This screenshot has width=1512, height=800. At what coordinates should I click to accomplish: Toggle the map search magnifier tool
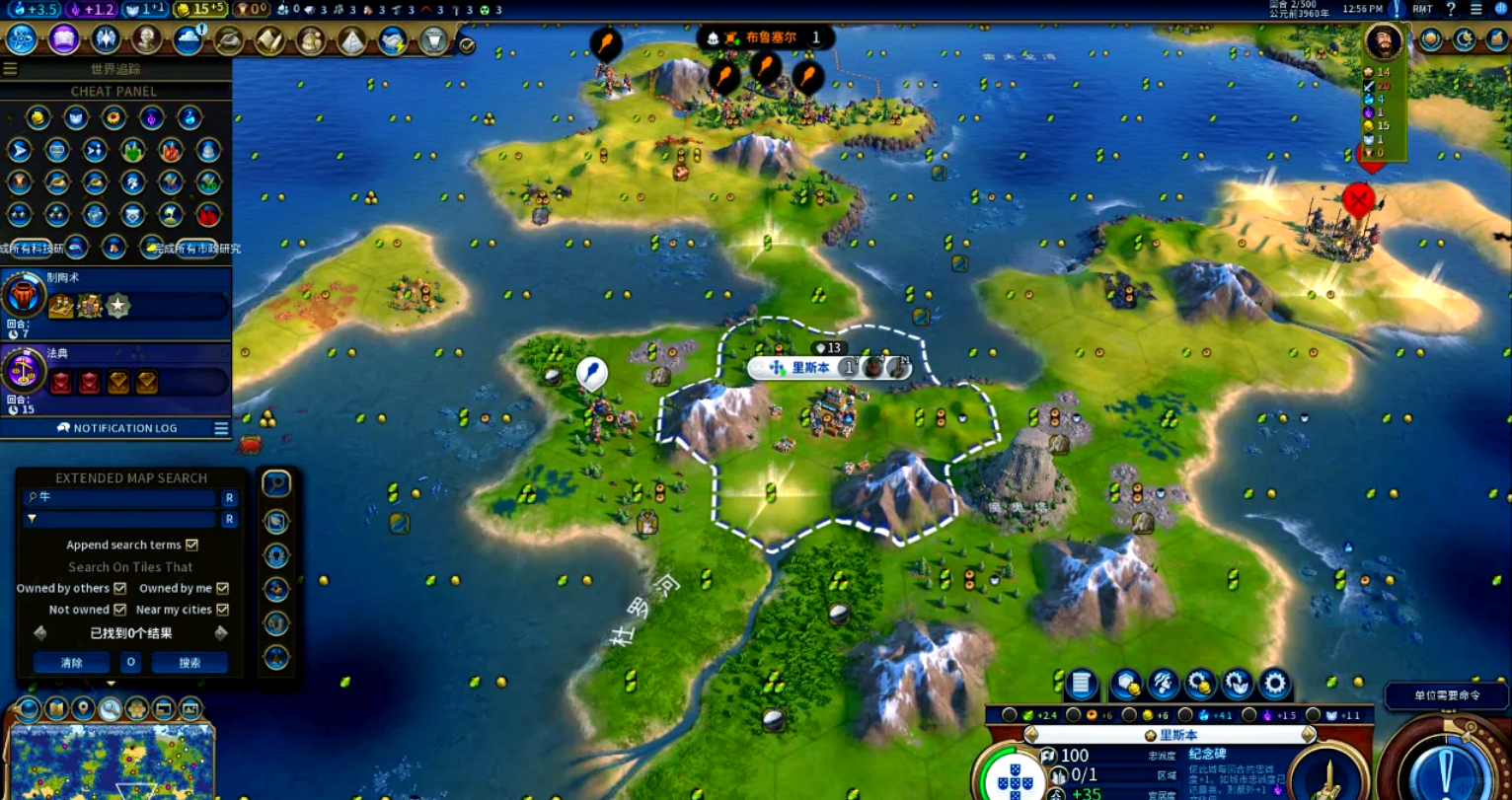110,708
